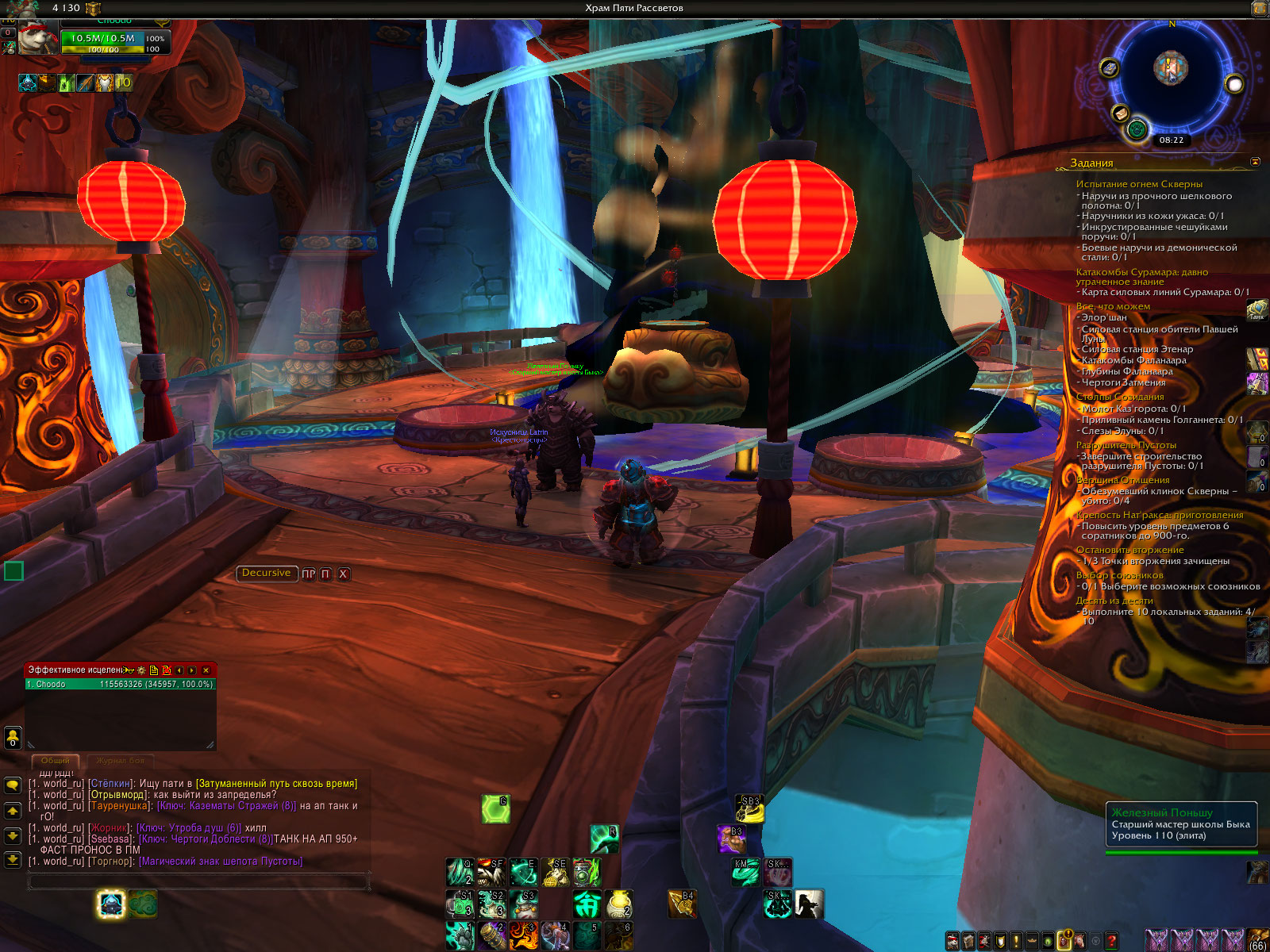Use the flame swirl ability on key 3
The image size is (1270, 952).
523,935
